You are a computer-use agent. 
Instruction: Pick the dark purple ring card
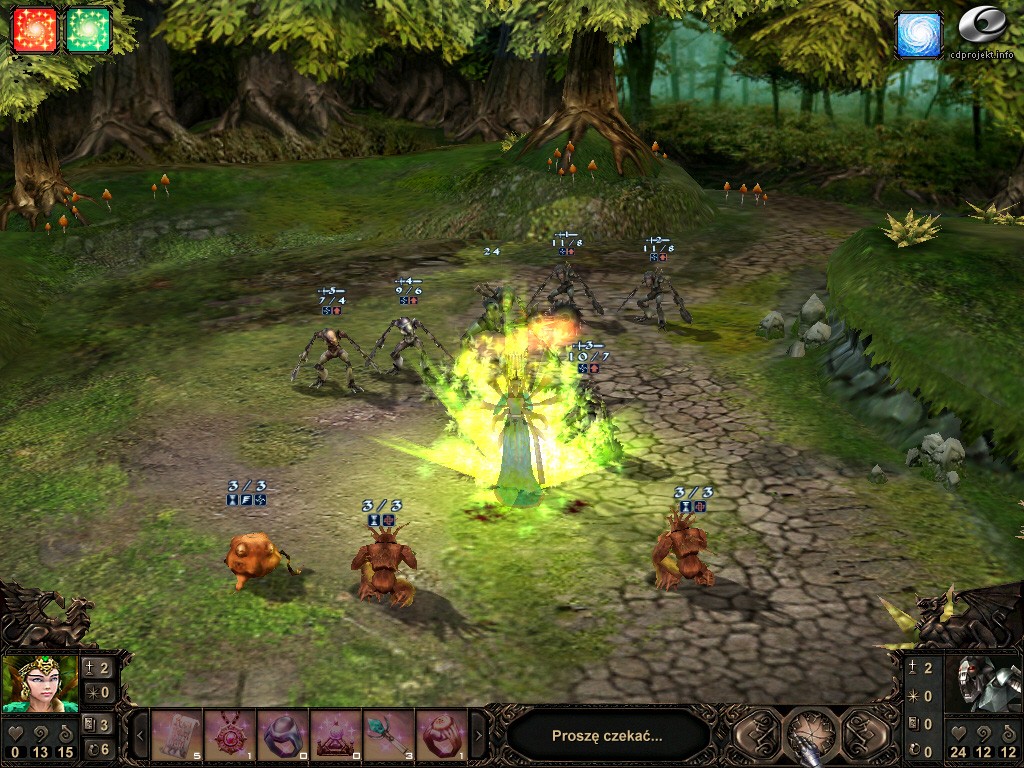(x=283, y=736)
